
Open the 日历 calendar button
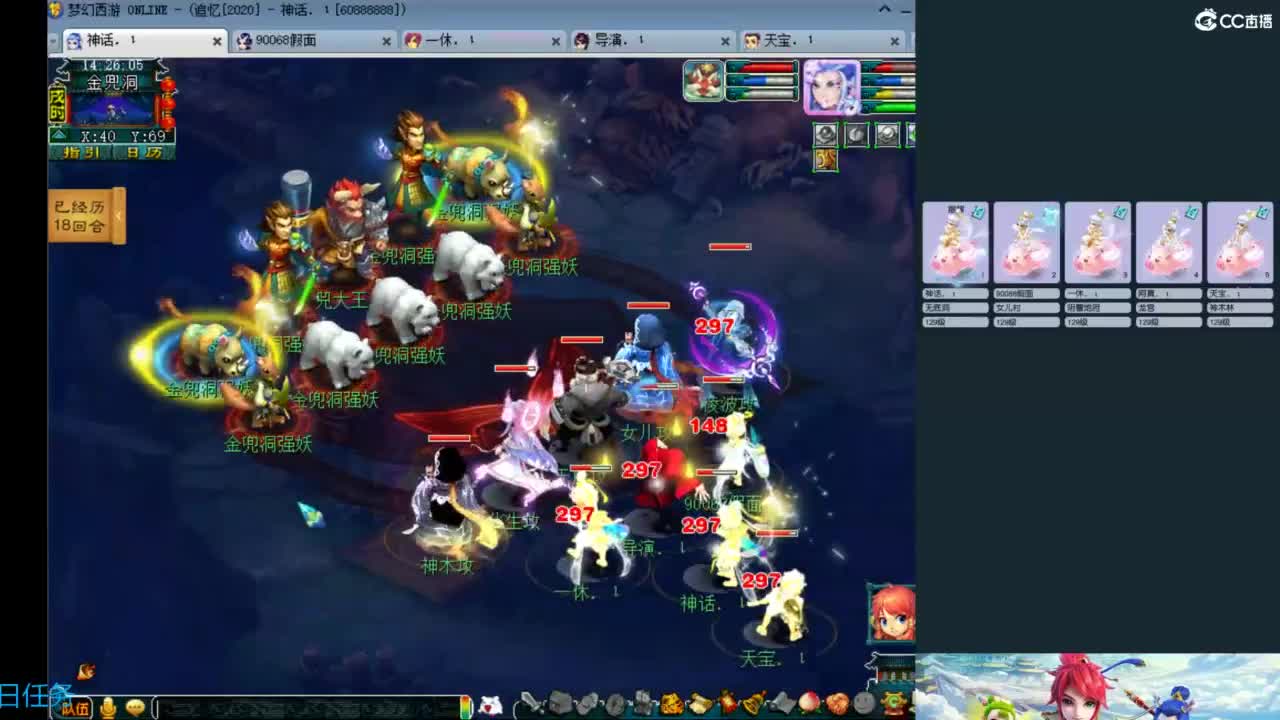(x=144, y=152)
